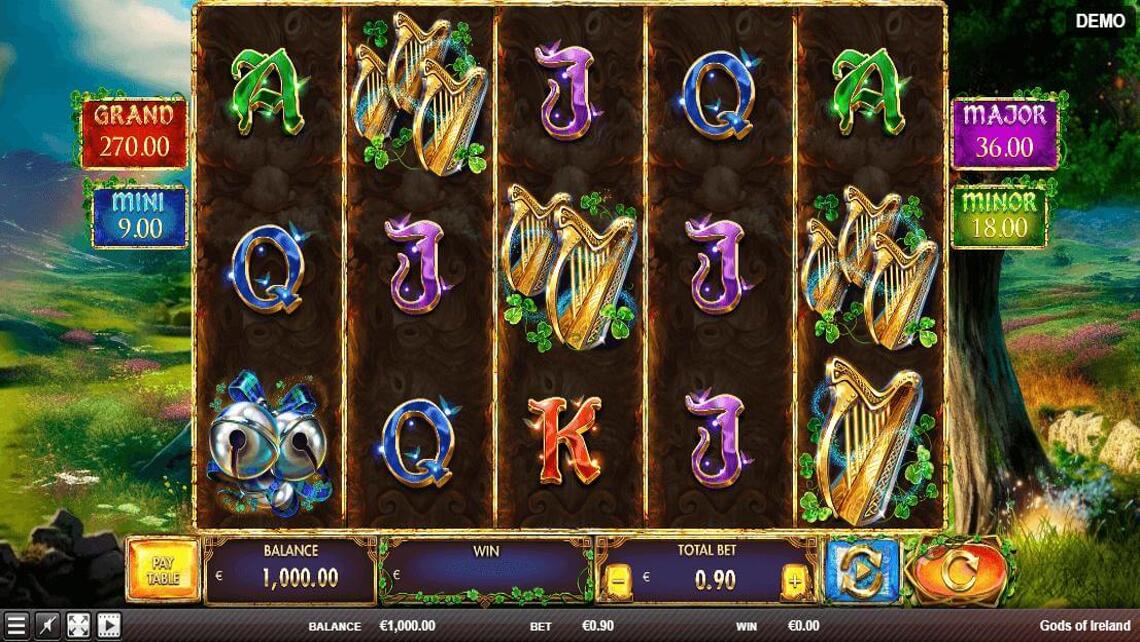Open the hamburger menu in the bottom bar

[15, 626]
